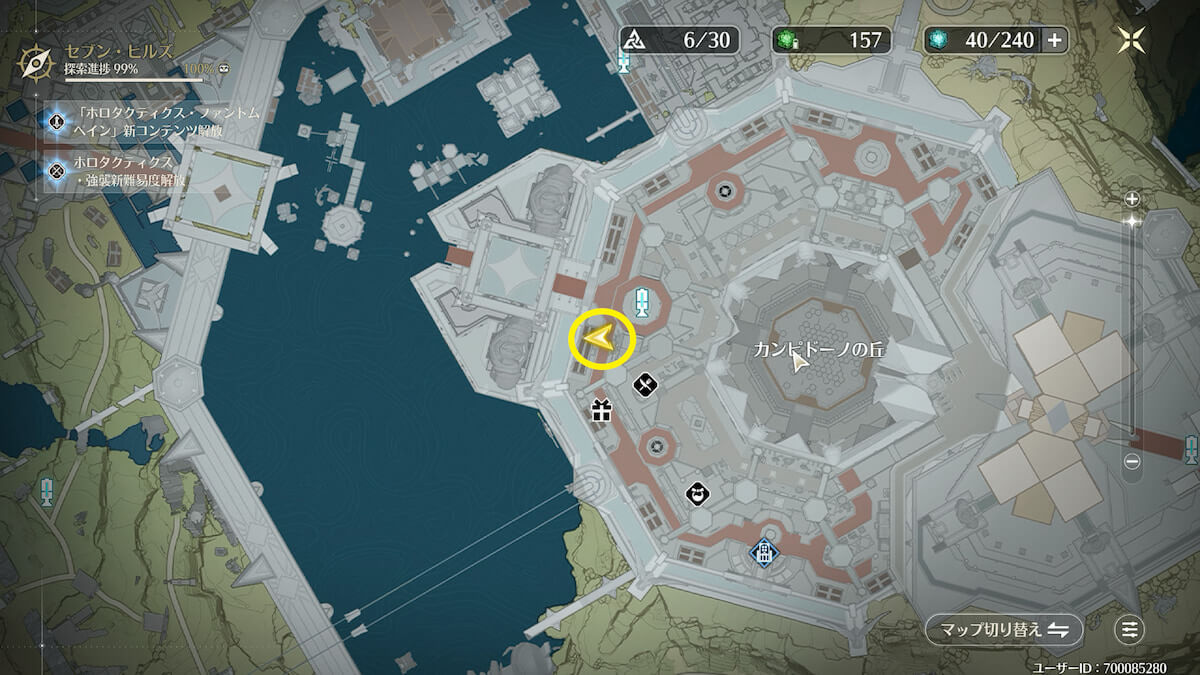
Task: Select the teleport beacon above the player arrow
Action: click(643, 300)
